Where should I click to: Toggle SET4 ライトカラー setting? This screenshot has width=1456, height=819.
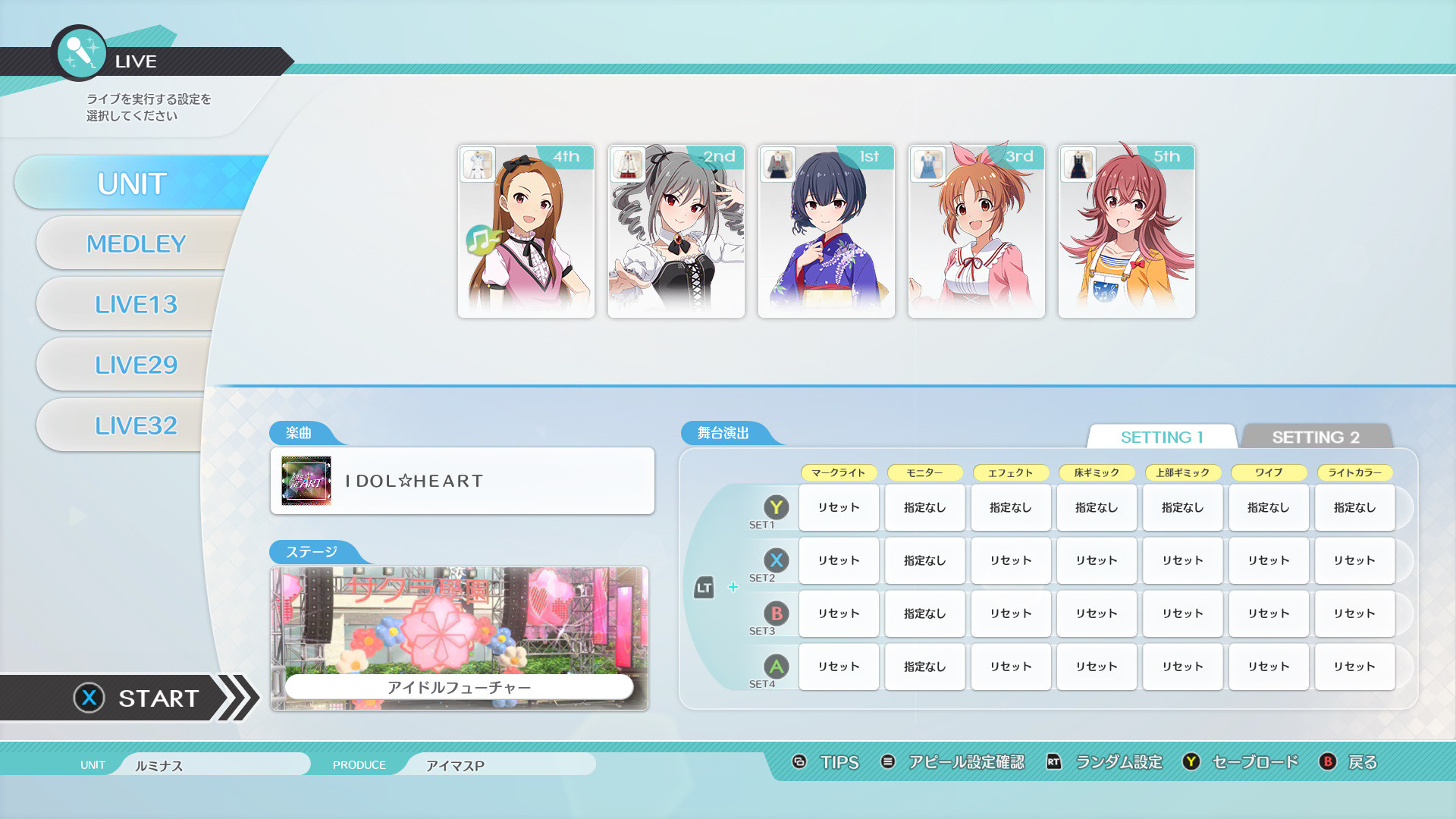[x=1354, y=667]
